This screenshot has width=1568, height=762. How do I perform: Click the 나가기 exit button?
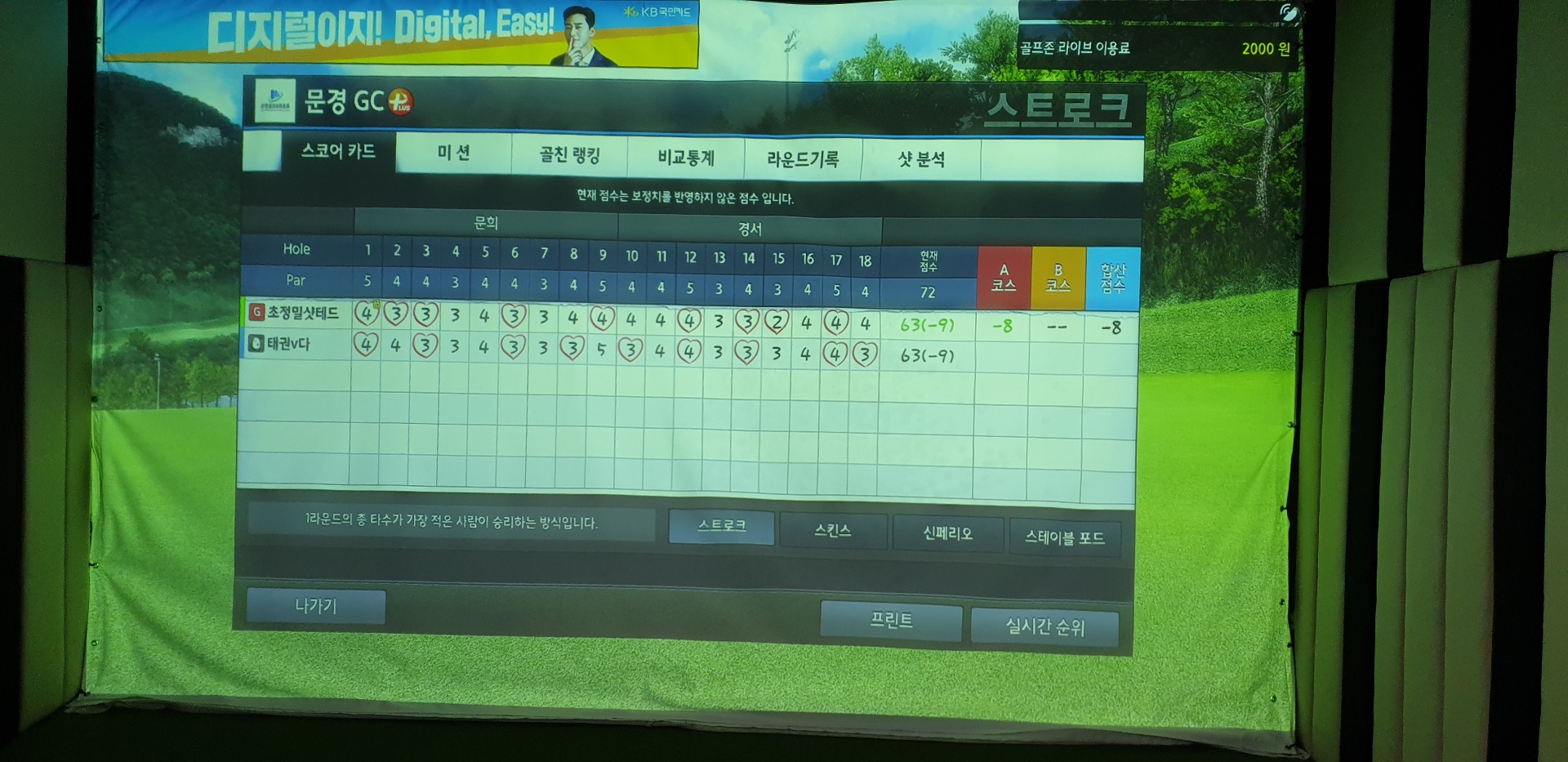(x=316, y=606)
